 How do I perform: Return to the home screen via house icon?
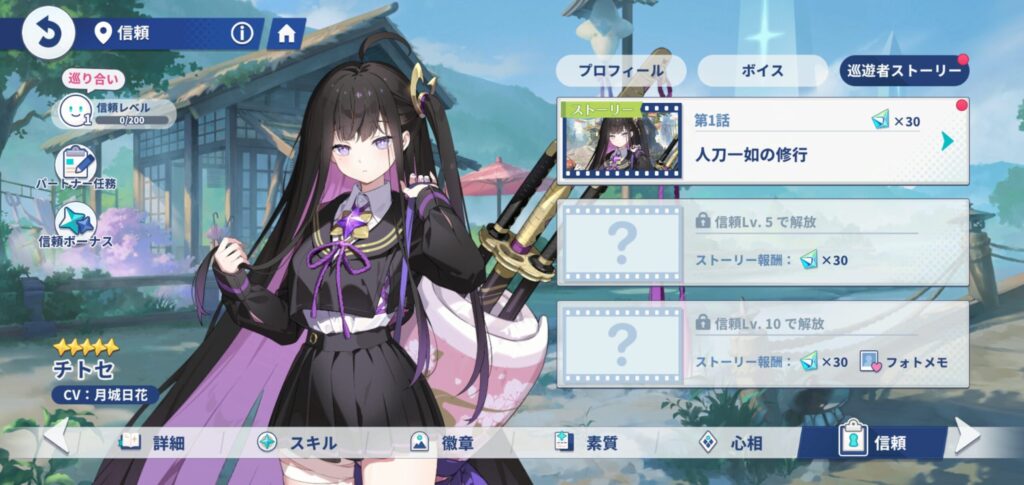286,33
